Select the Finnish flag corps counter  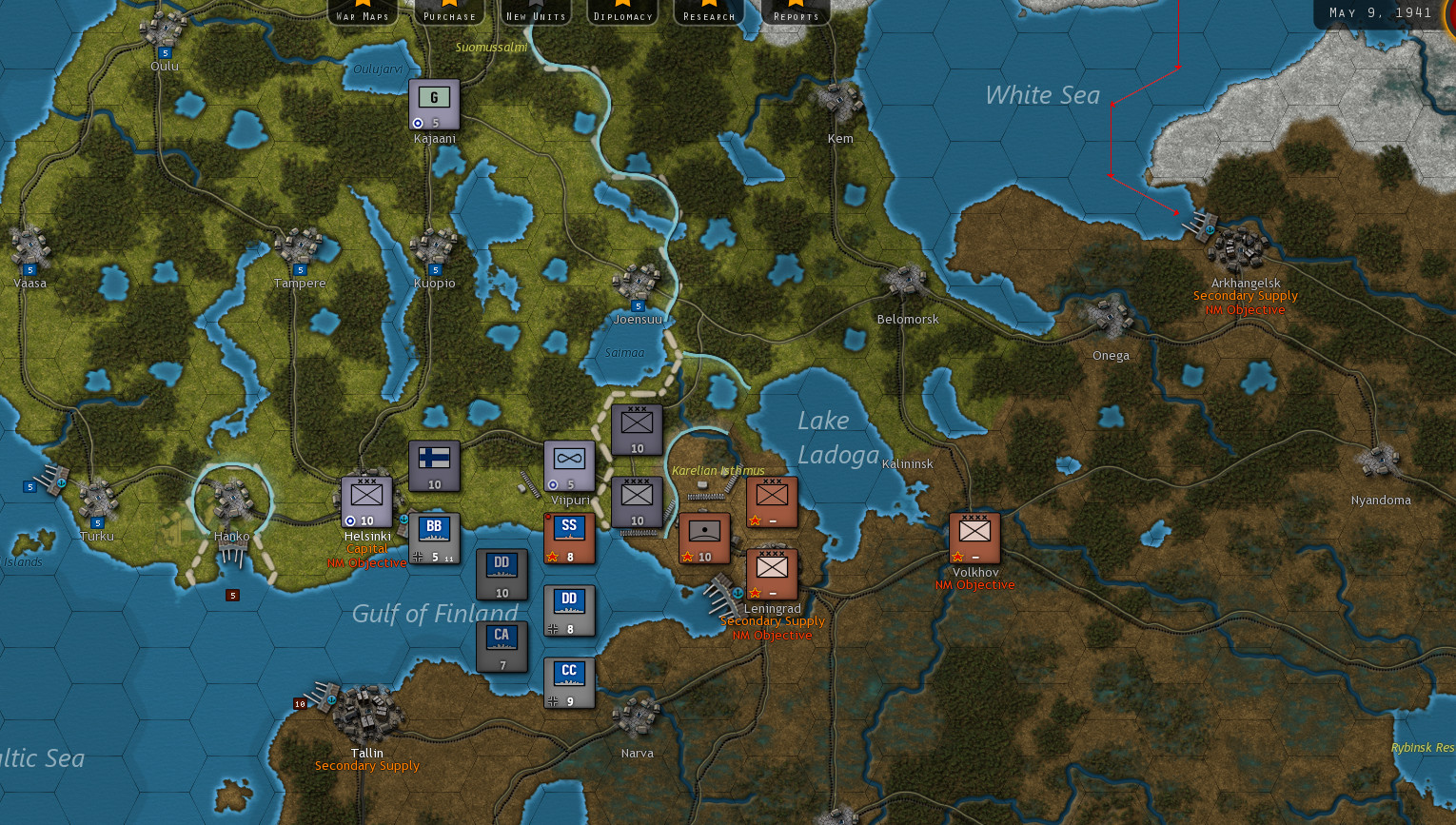tap(435, 466)
